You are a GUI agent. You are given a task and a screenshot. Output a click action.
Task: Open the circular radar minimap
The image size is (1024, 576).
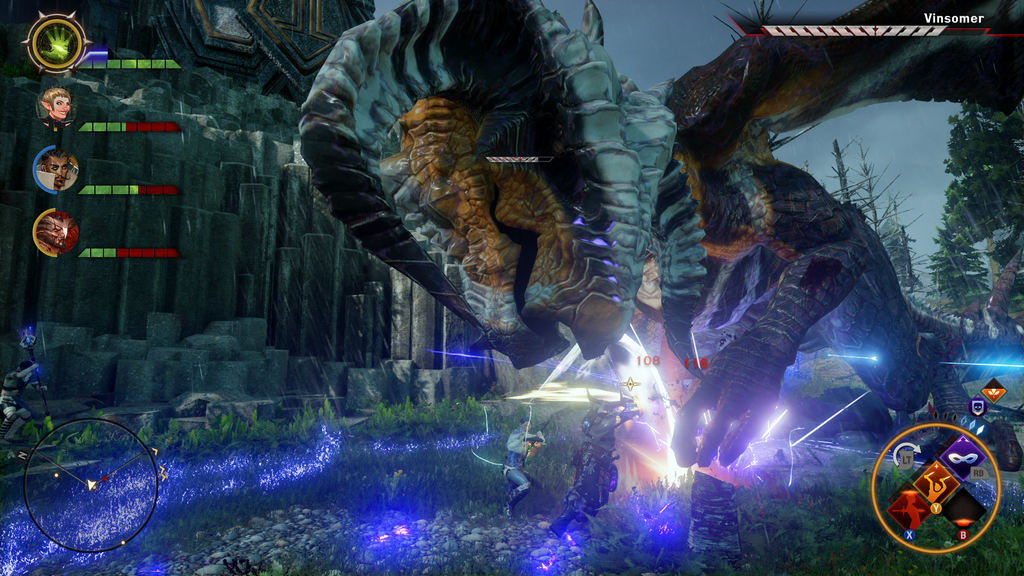pyautogui.click(x=91, y=484)
